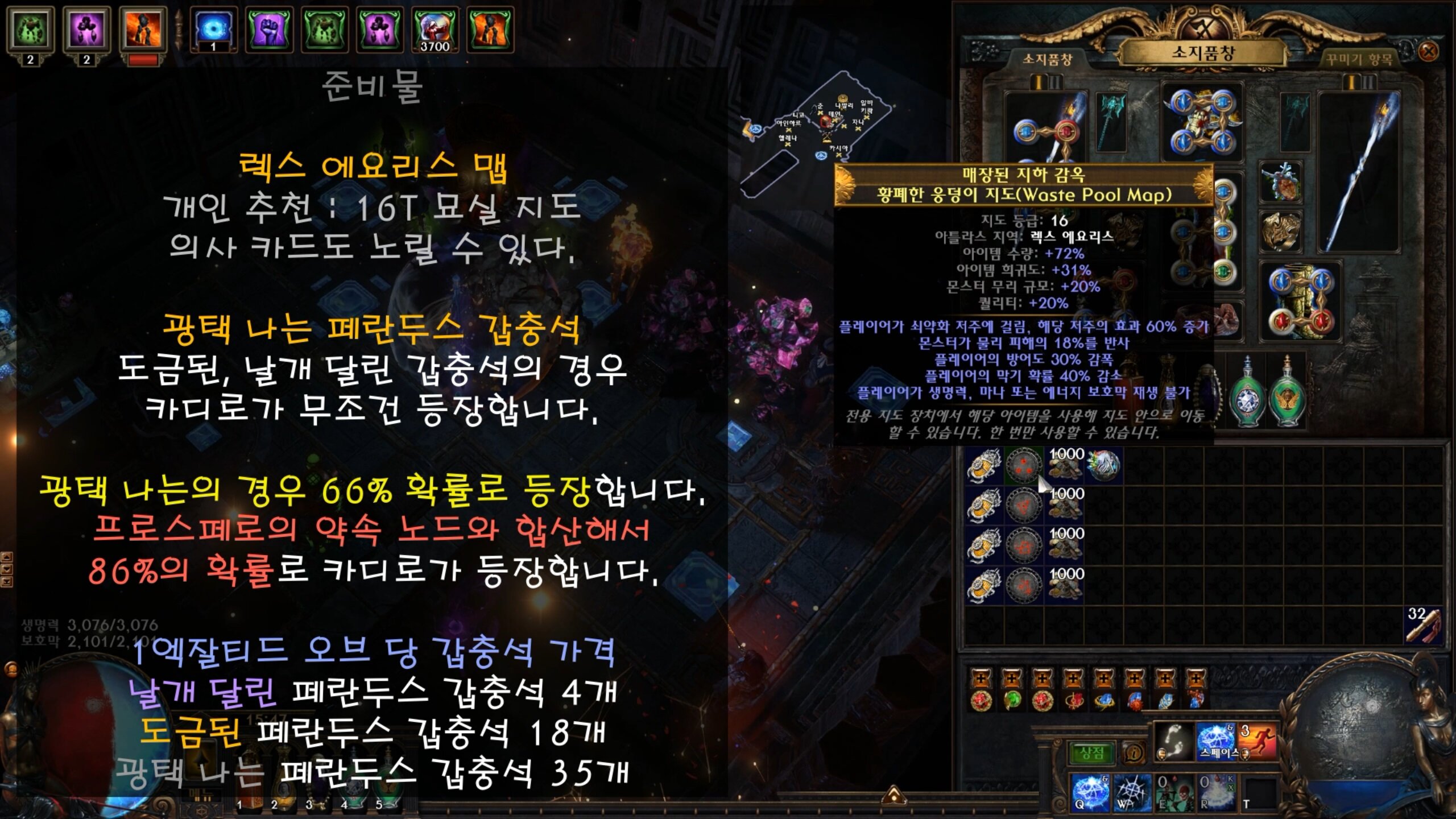Select the red-robed figure buff showing 3700

coord(435,30)
